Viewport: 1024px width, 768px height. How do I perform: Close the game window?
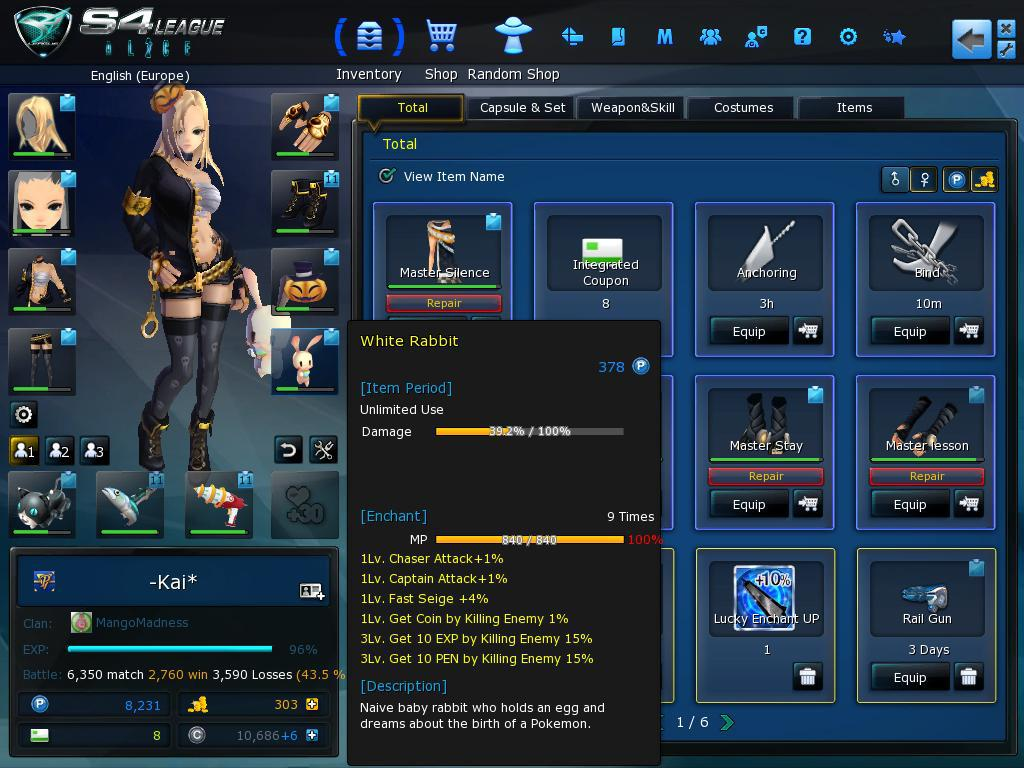tap(1006, 29)
